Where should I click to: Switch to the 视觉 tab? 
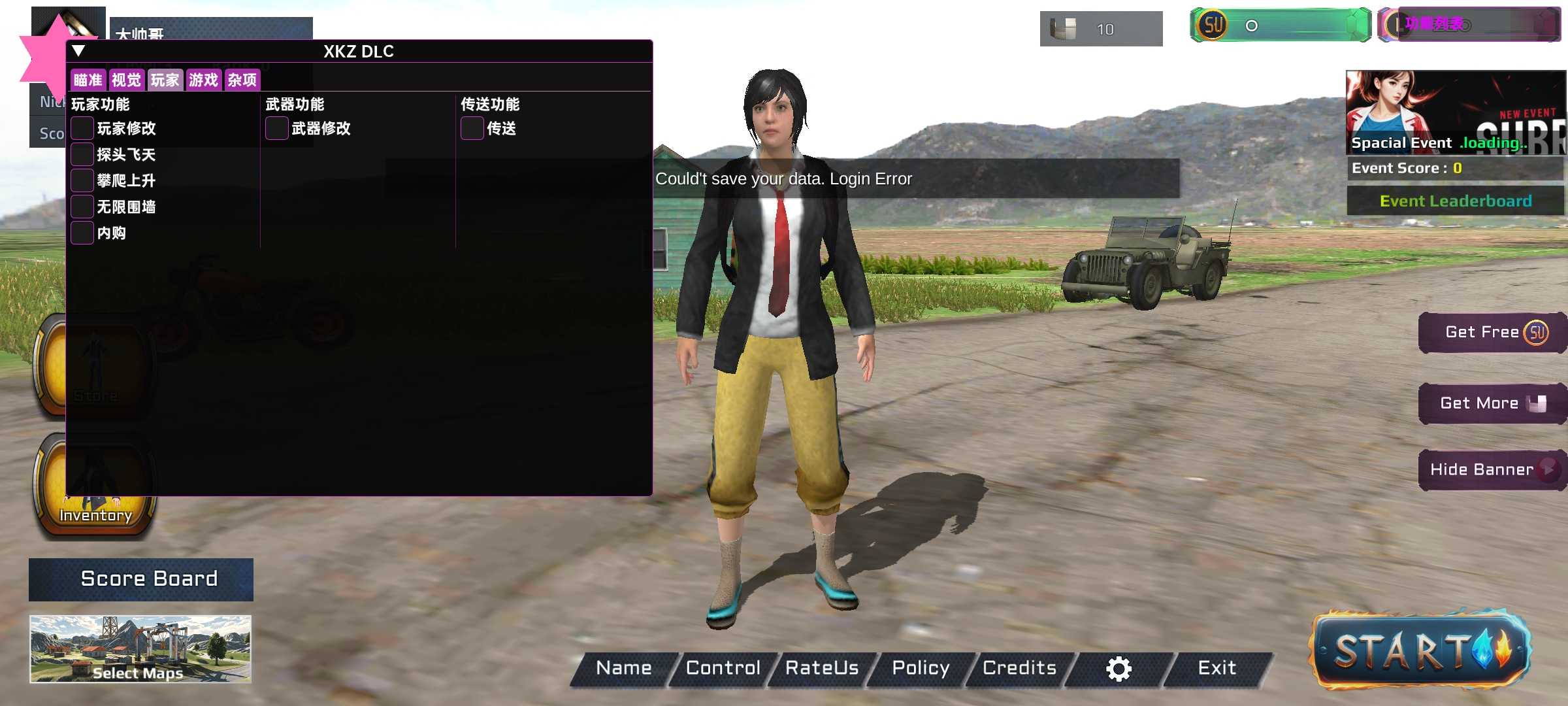pyautogui.click(x=126, y=80)
